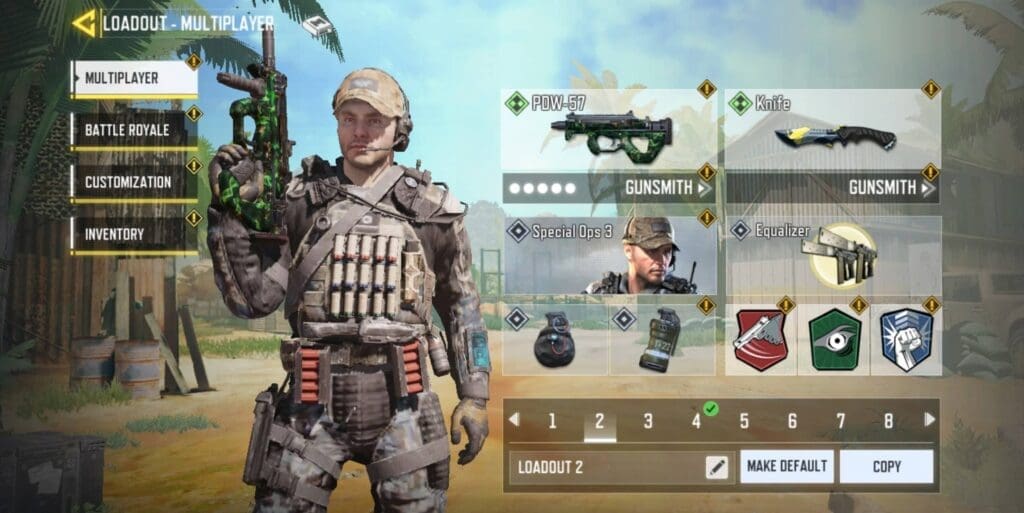
Task: Switch to loadout number 4
Action: [696, 421]
